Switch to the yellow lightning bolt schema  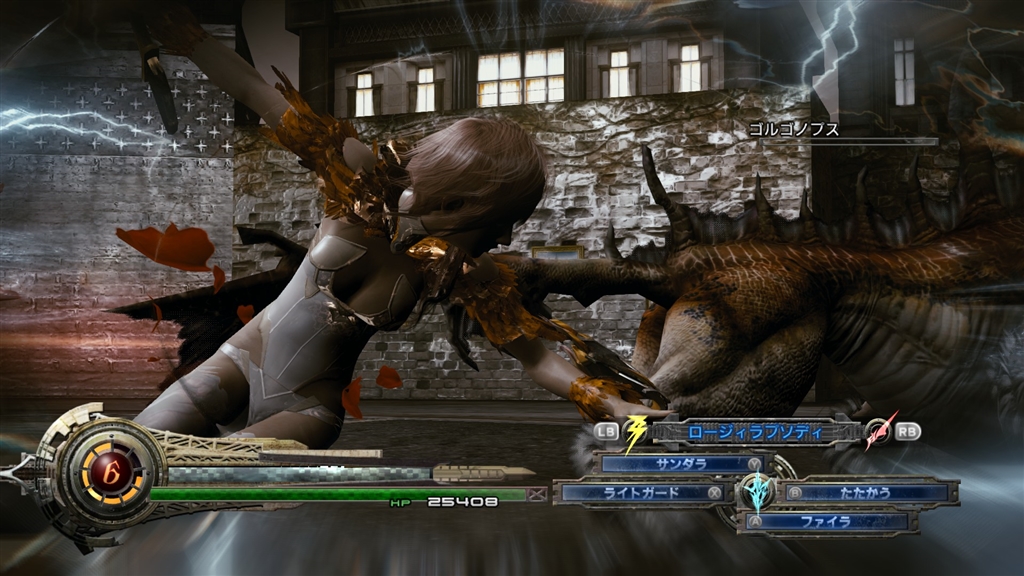point(635,432)
